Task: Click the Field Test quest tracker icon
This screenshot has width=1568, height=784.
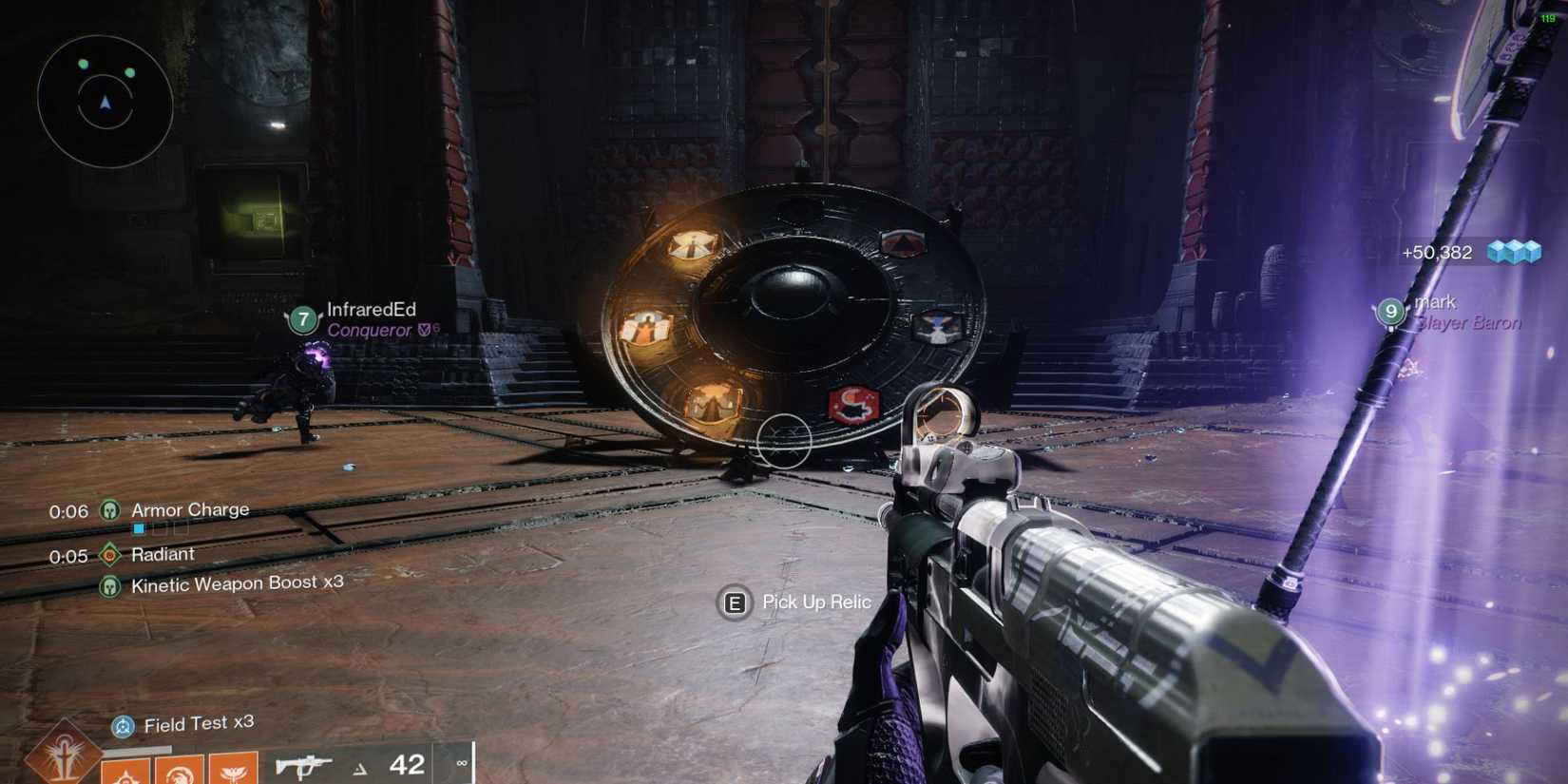Action: (122, 724)
